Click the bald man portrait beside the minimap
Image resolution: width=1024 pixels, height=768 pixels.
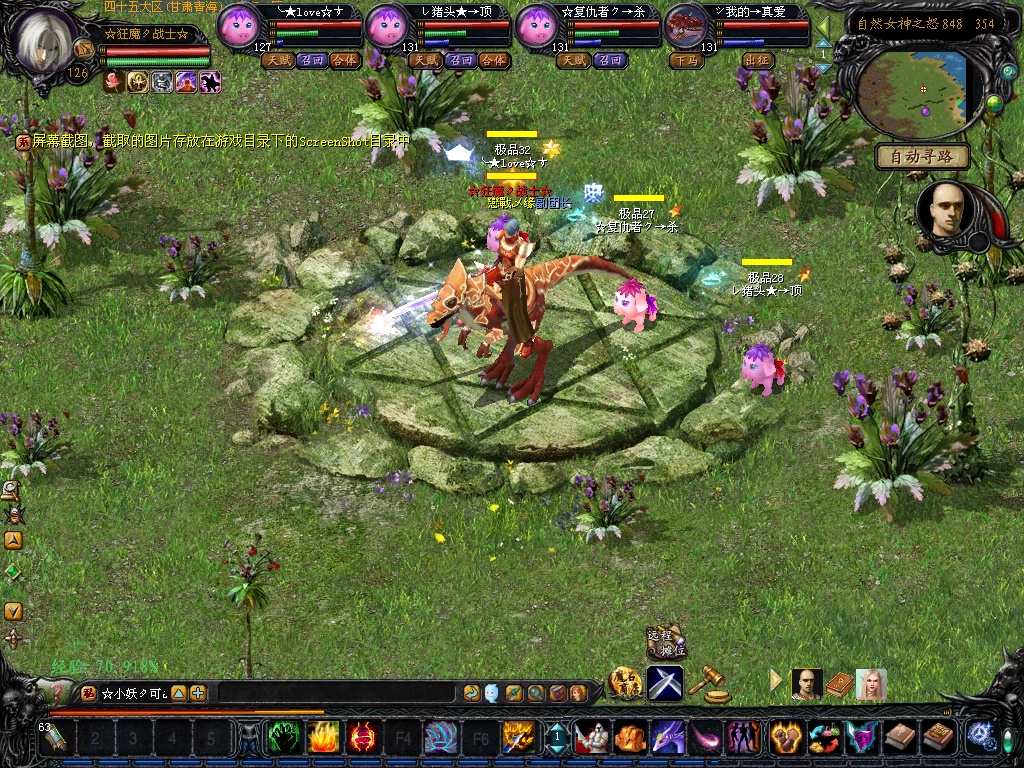pyautogui.click(x=944, y=210)
